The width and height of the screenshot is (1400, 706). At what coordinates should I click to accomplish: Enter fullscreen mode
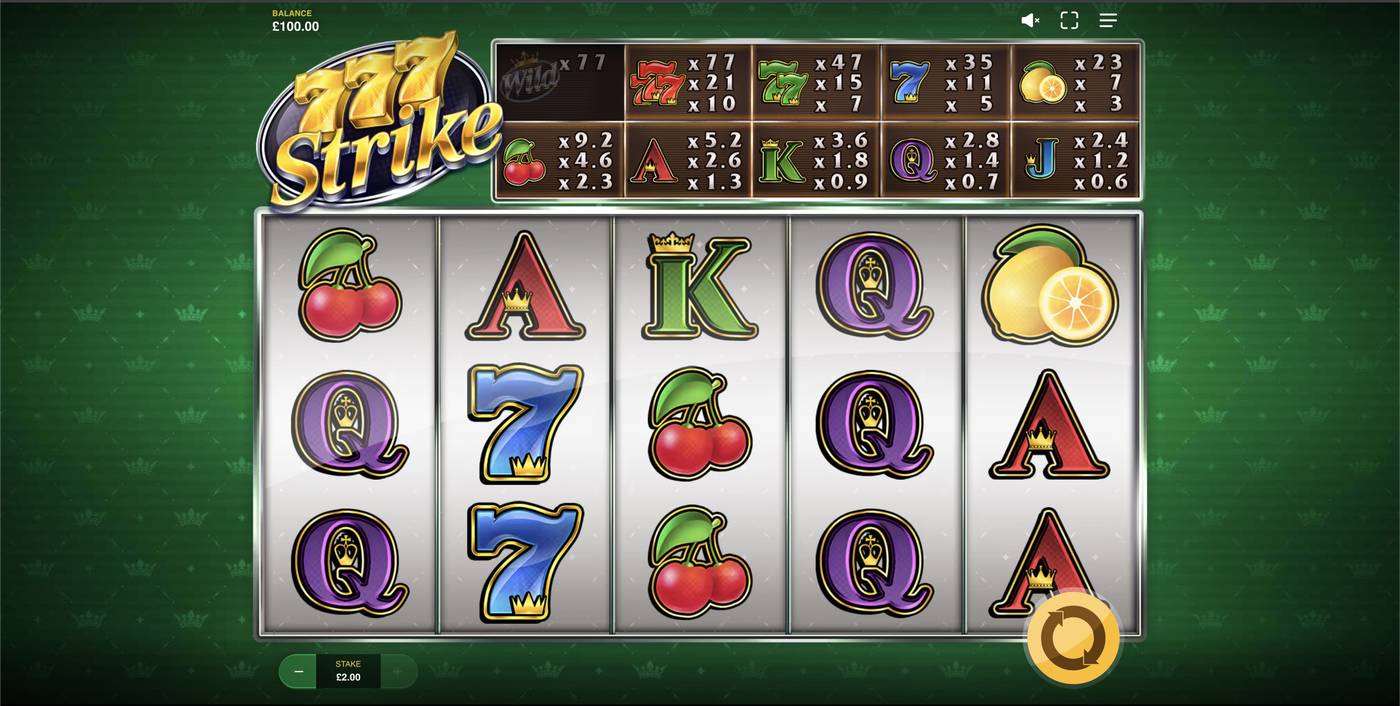pyautogui.click(x=1069, y=20)
